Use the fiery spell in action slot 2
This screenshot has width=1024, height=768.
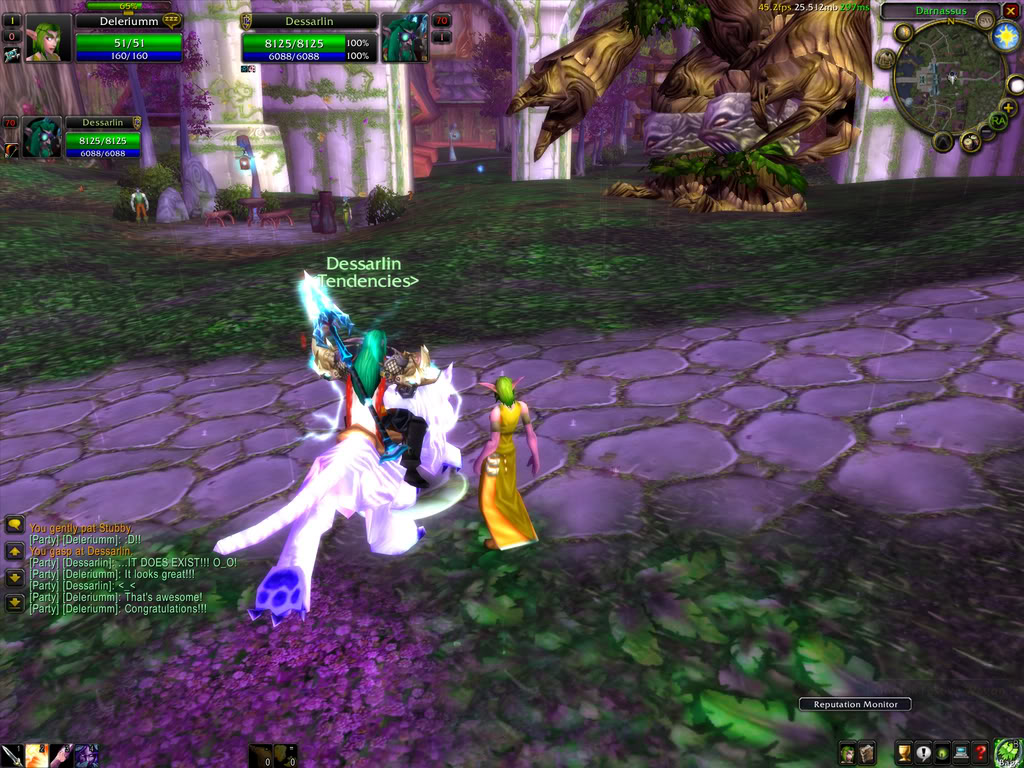coord(36,755)
